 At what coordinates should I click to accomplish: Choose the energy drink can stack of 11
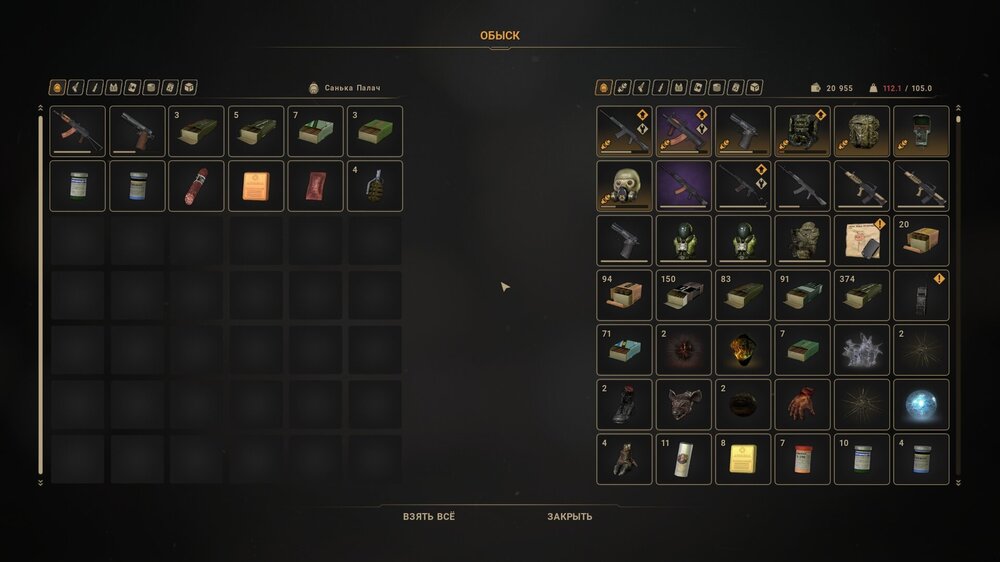pyautogui.click(x=684, y=459)
